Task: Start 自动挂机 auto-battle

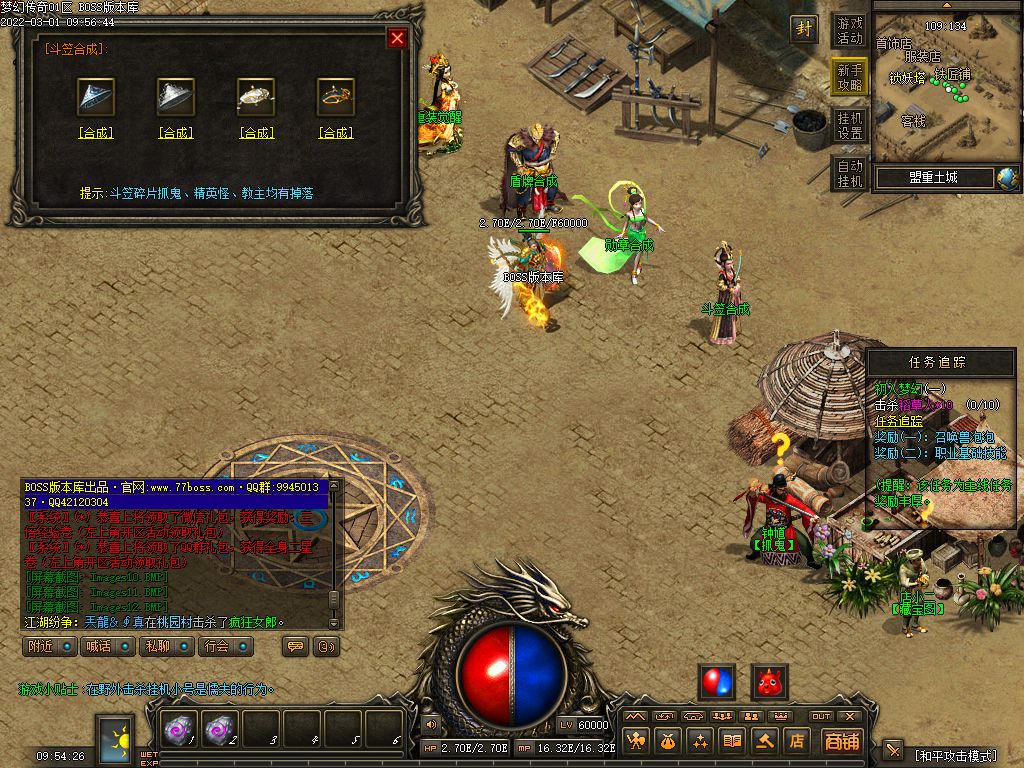Action: (850, 173)
